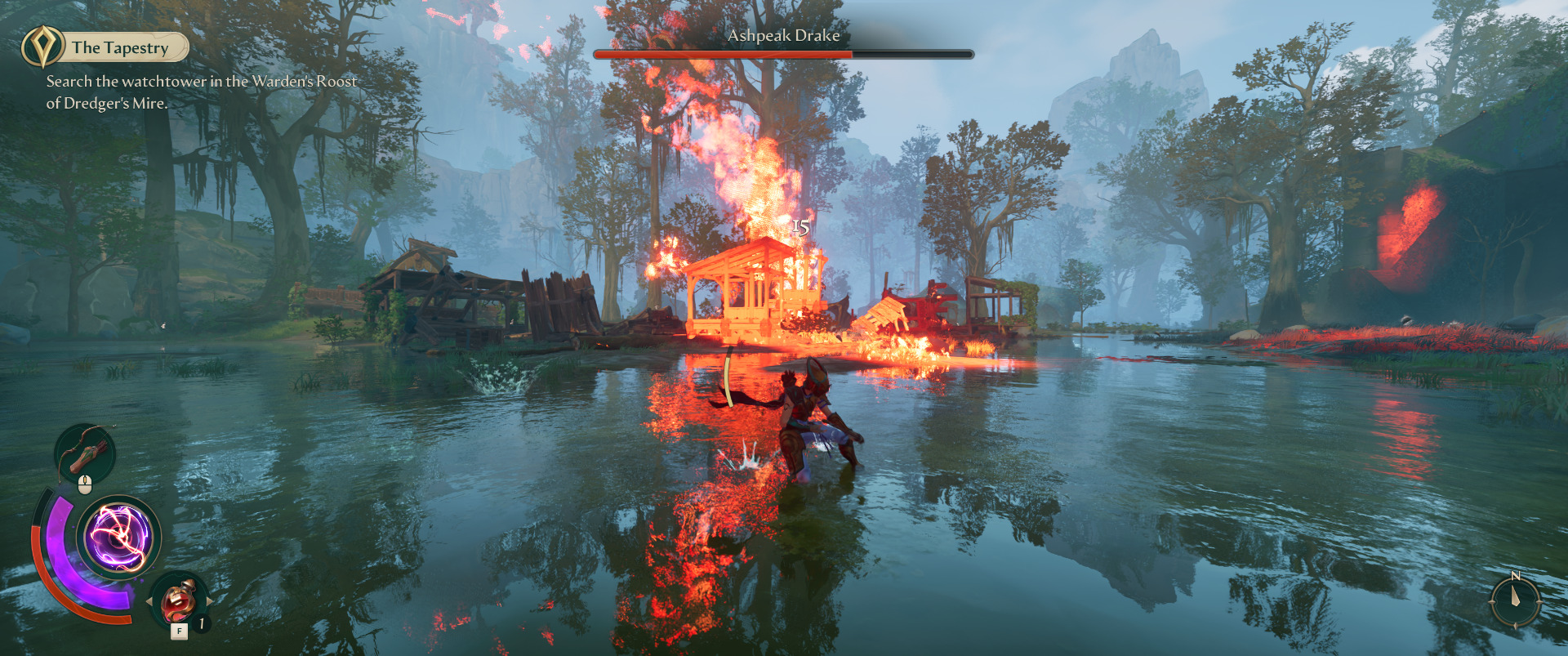Cycle to the previous consumable with left arrow
1568x656 pixels.
[x=149, y=601]
